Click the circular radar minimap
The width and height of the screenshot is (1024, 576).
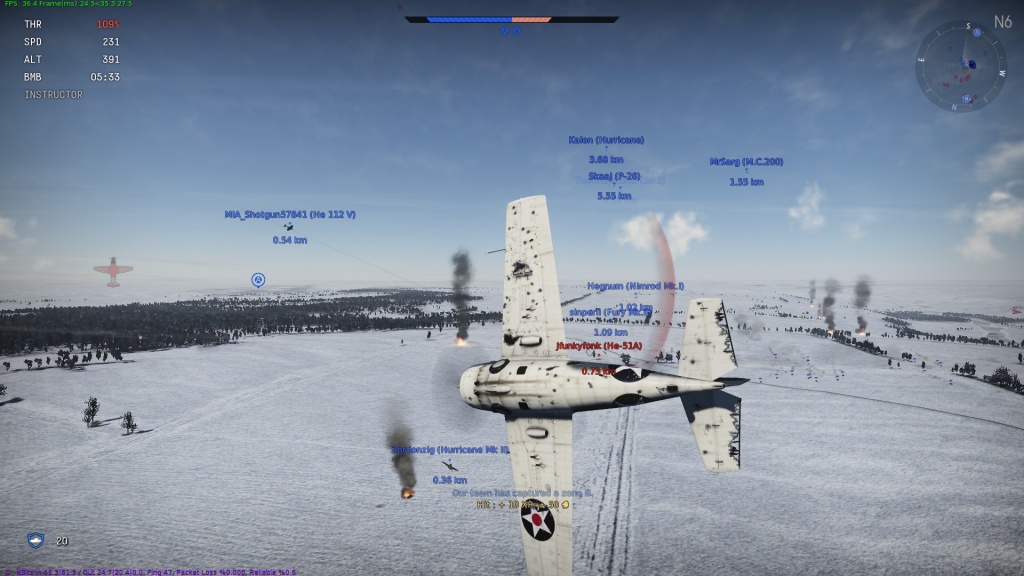tap(961, 66)
